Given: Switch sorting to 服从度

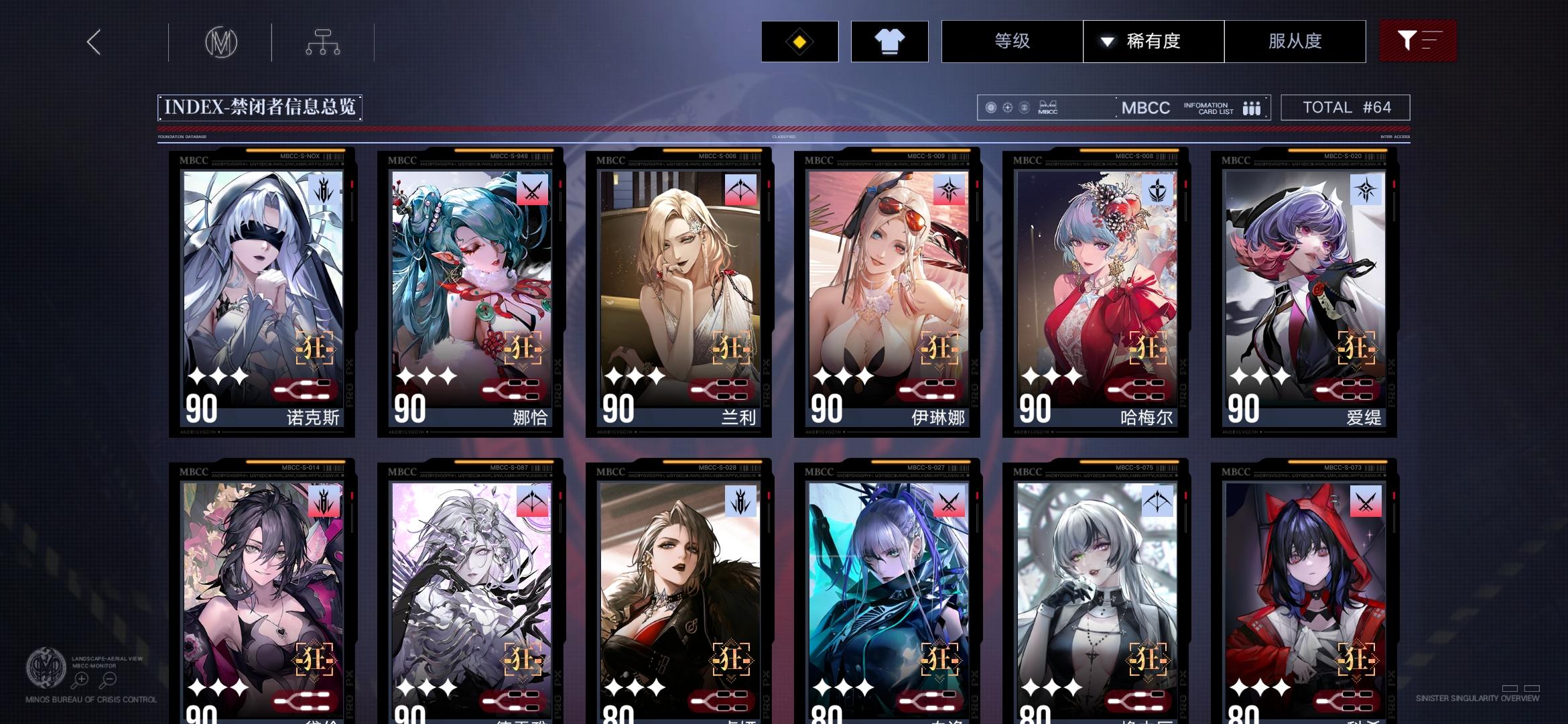Looking at the screenshot, I should (x=1295, y=42).
